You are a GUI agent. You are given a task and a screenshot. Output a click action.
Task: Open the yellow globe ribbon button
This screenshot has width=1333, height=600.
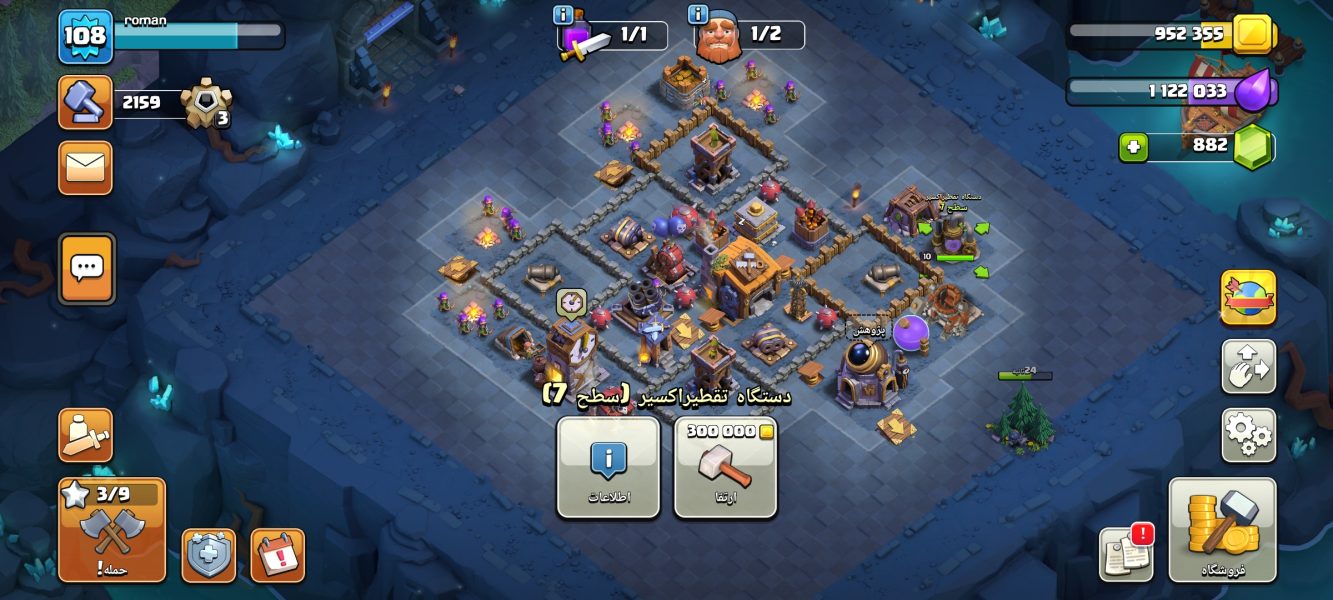point(1248,297)
